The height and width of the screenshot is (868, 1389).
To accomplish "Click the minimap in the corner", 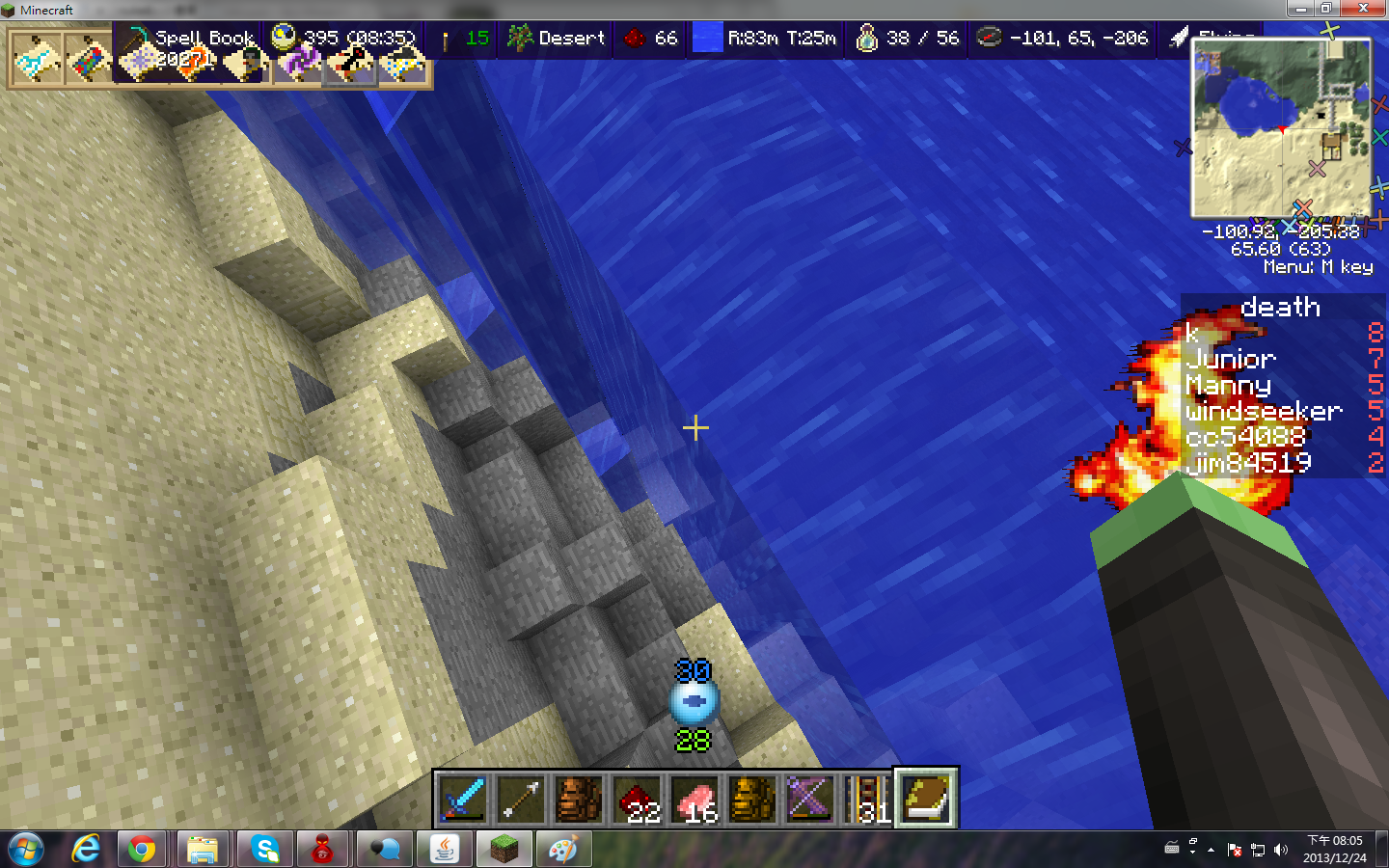I will pyautogui.click(x=1281, y=127).
